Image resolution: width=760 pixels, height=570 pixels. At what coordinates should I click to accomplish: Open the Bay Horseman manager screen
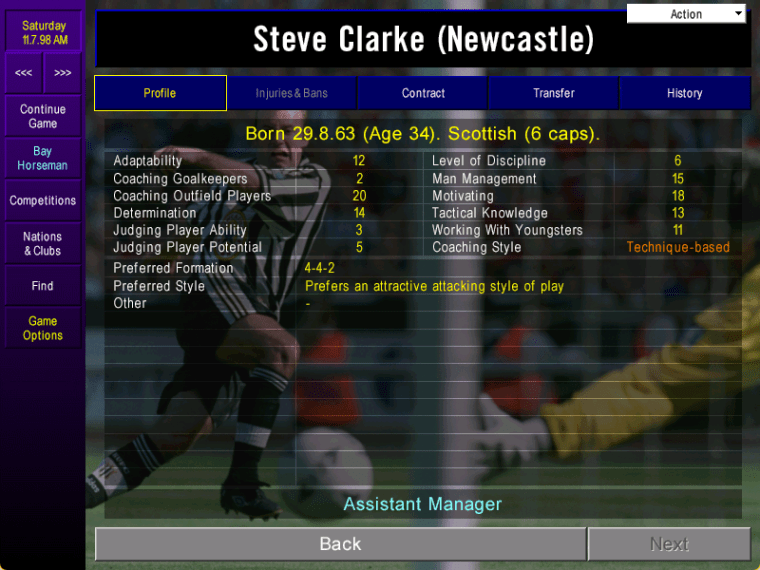[x=43, y=158]
